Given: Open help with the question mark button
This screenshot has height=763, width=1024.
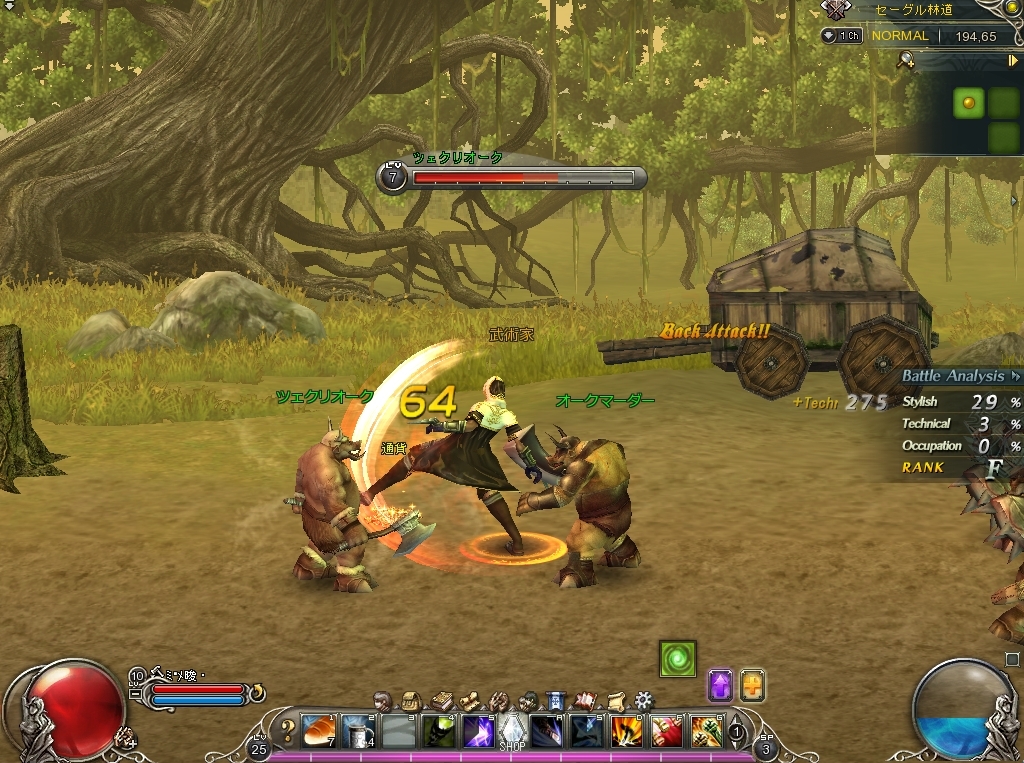Looking at the screenshot, I should tap(287, 730).
